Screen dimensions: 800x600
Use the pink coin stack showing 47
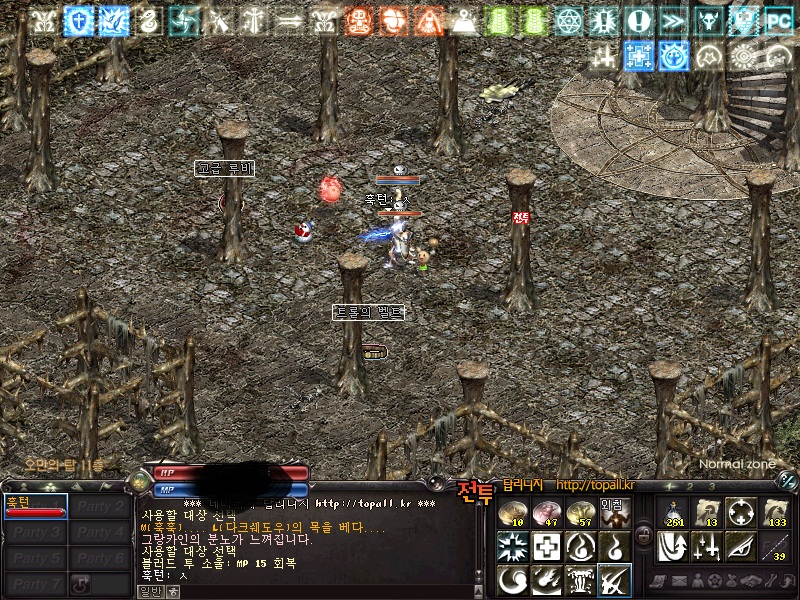(x=546, y=514)
